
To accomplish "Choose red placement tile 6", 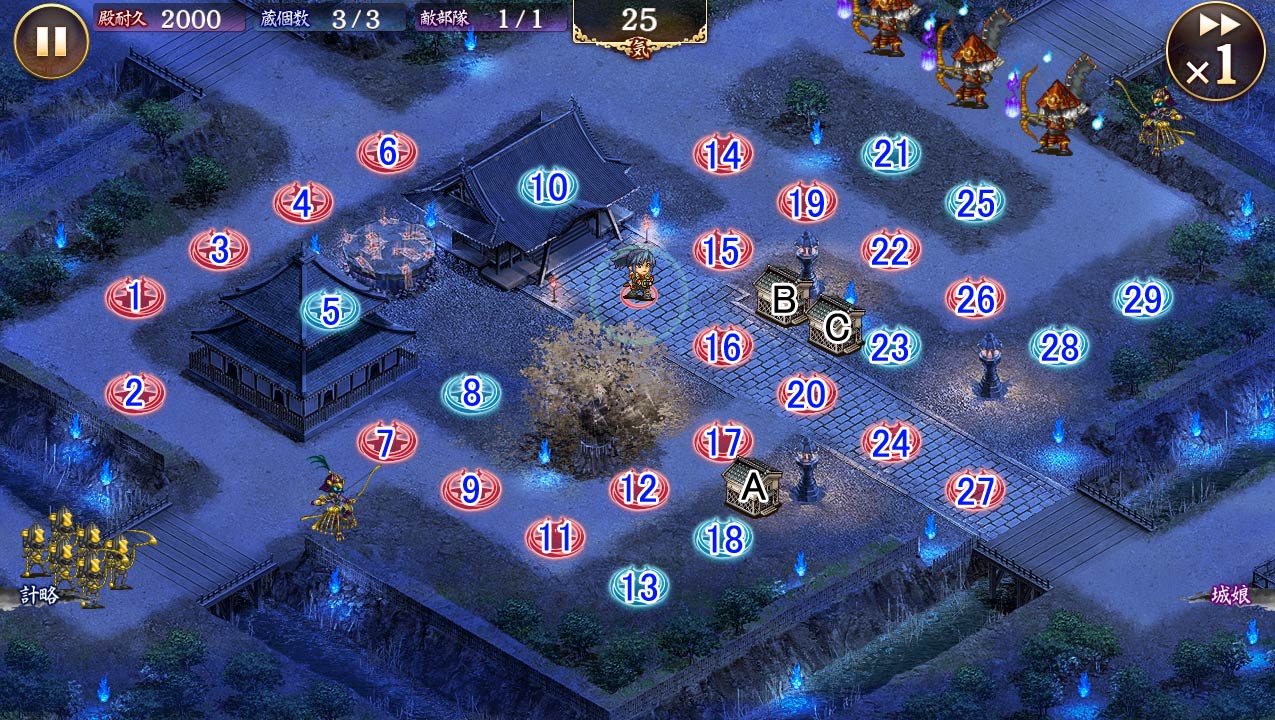I will [387, 152].
